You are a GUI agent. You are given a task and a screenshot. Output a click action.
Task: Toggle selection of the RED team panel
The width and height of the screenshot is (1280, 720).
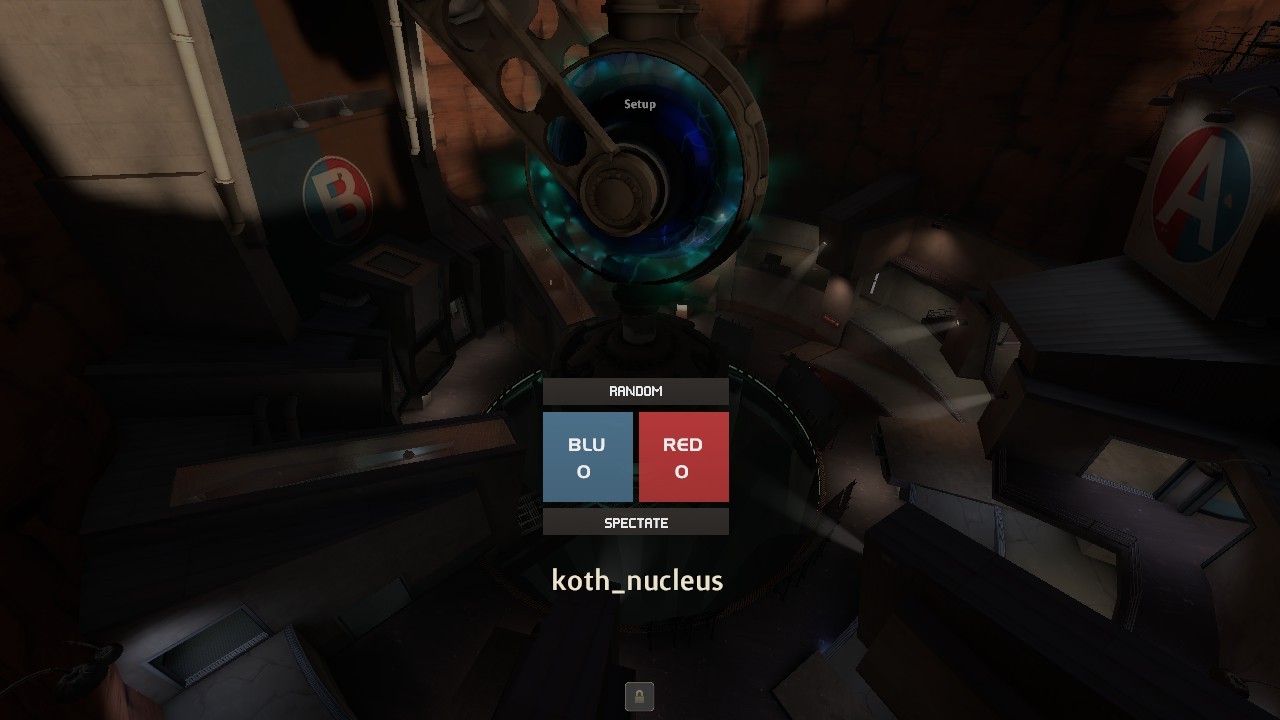coord(684,456)
